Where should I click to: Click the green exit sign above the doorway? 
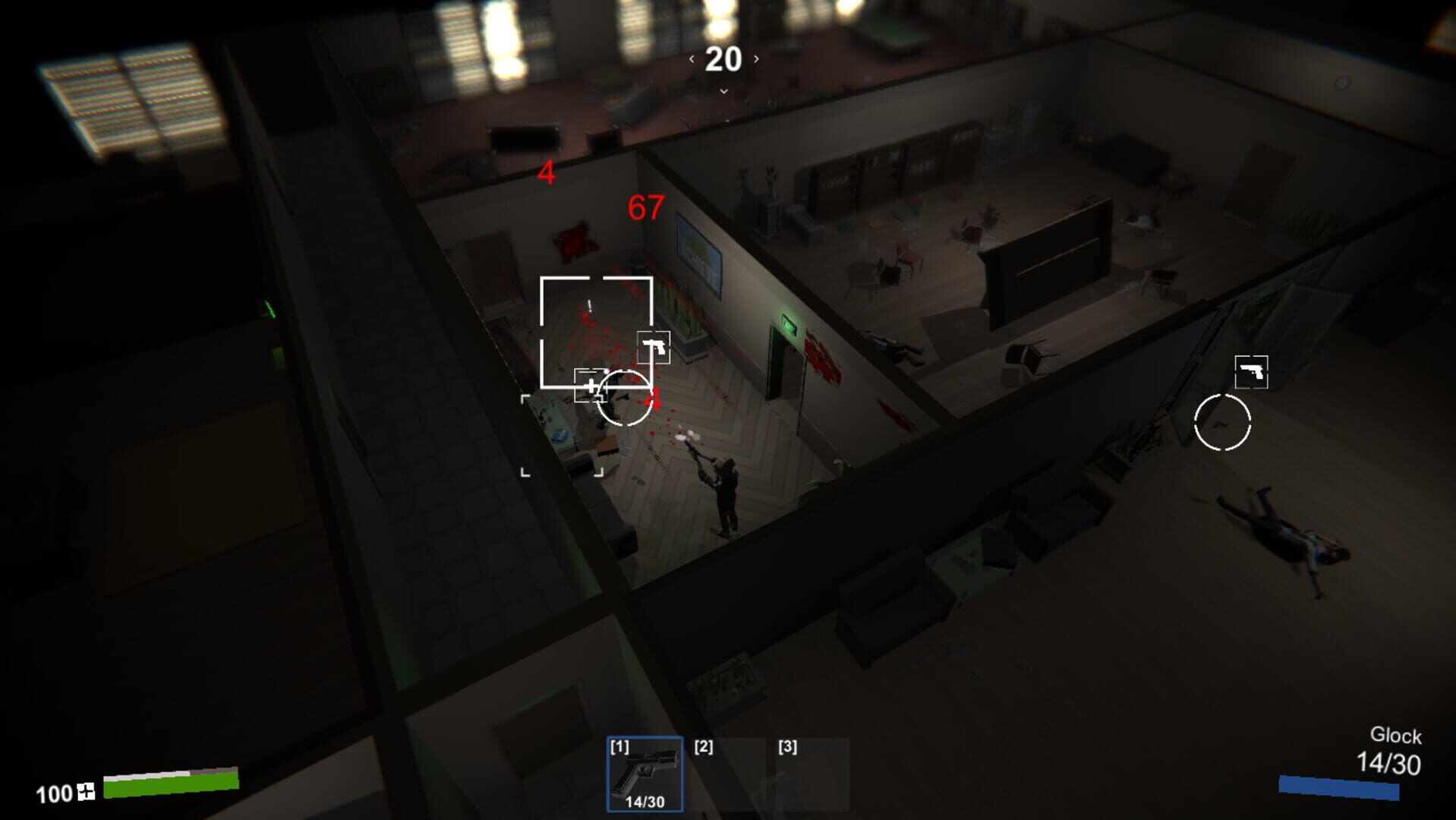(789, 324)
